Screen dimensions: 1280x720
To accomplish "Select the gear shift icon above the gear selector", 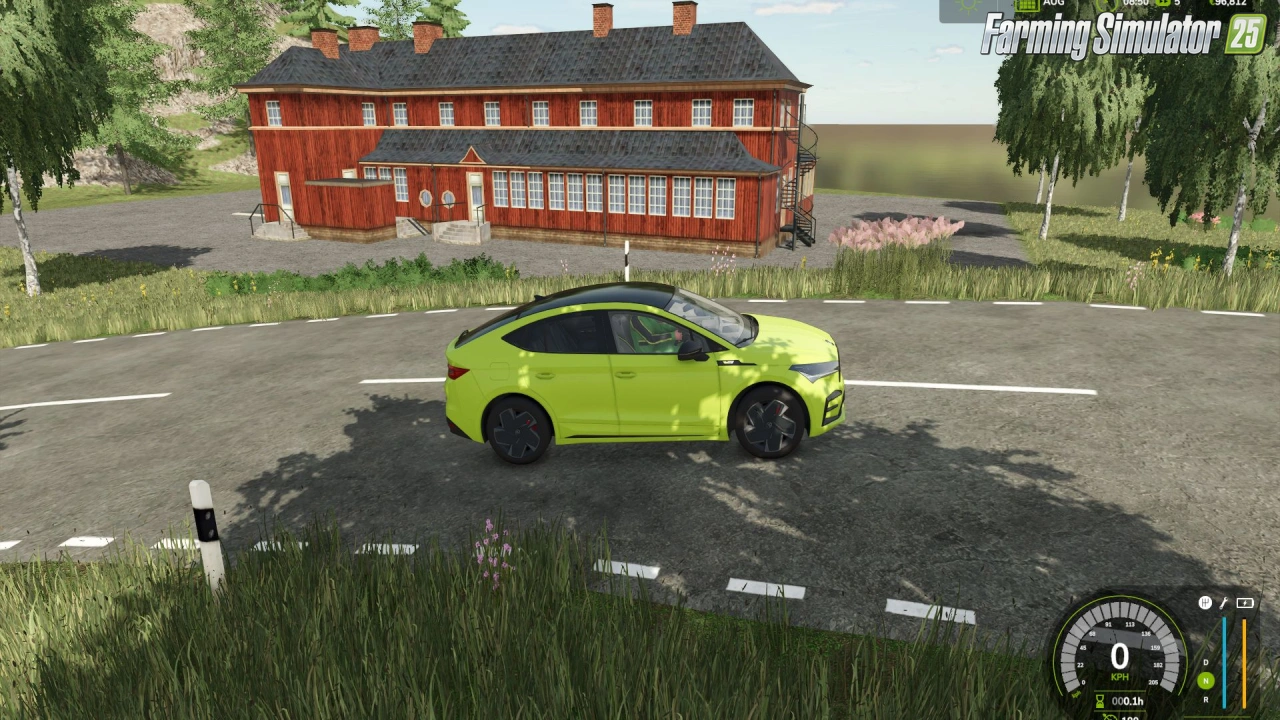I will pyautogui.click(x=1205, y=603).
